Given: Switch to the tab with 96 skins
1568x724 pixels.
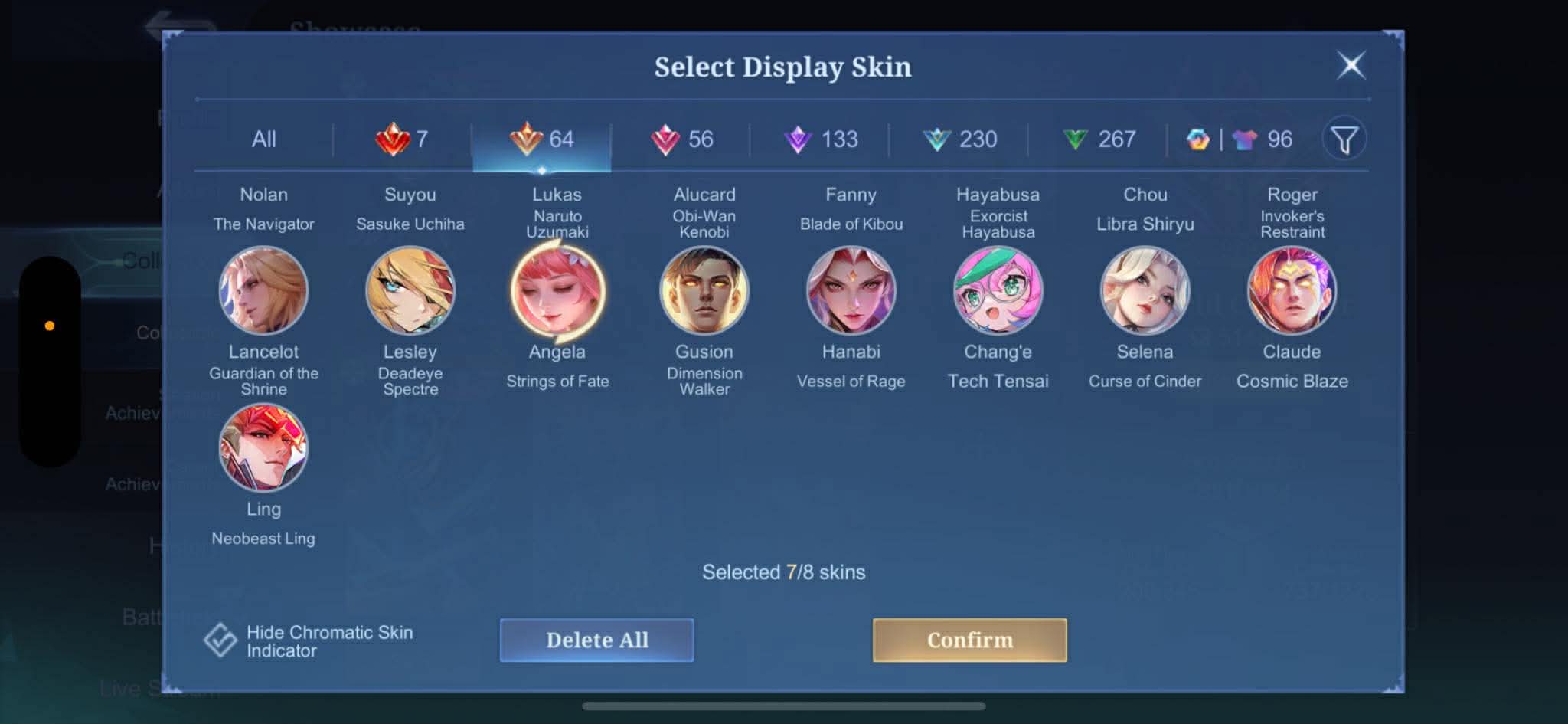Looking at the screenshot, I should (1240, 139).
